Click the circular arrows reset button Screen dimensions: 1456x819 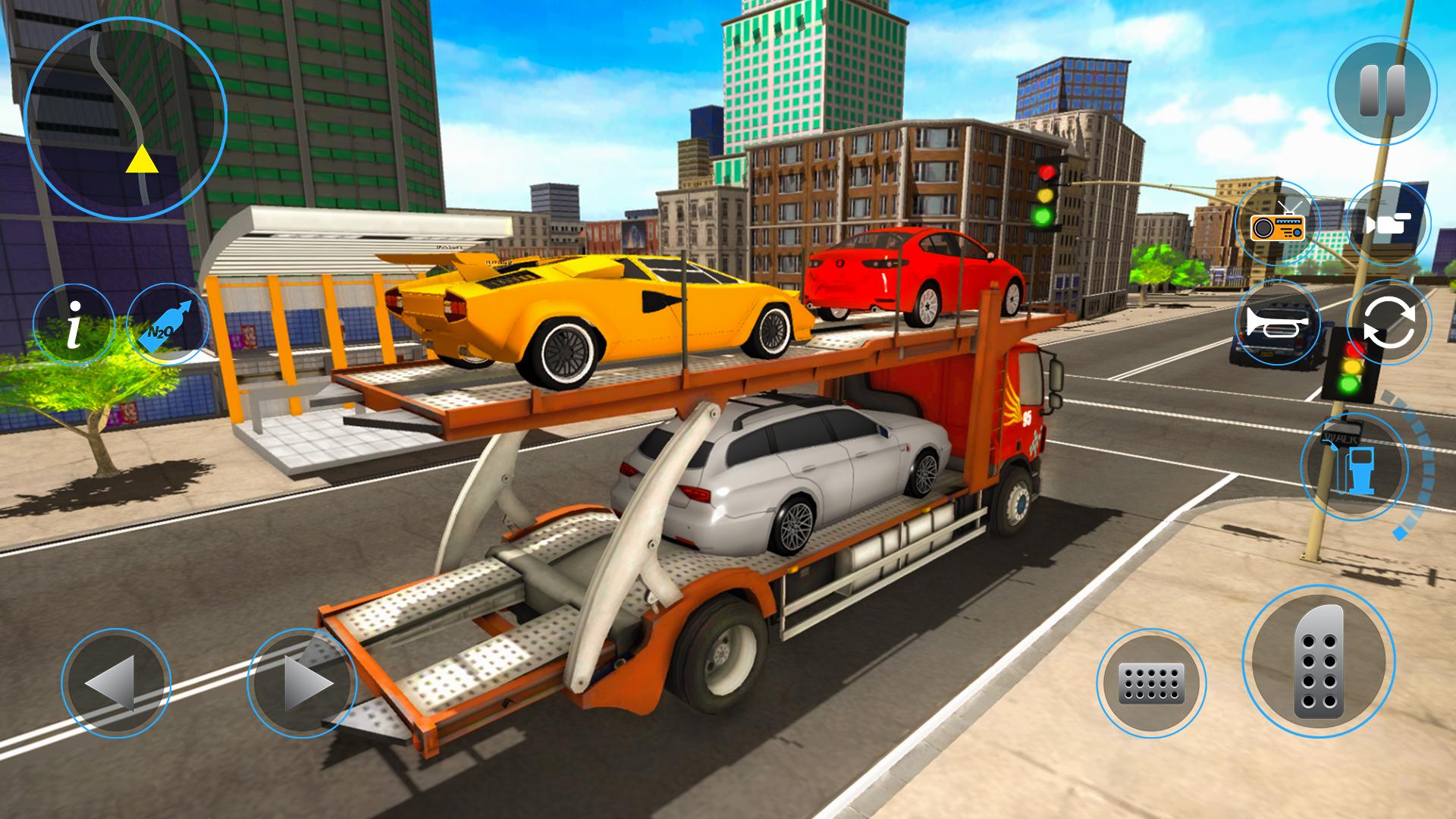point(1388,322)
